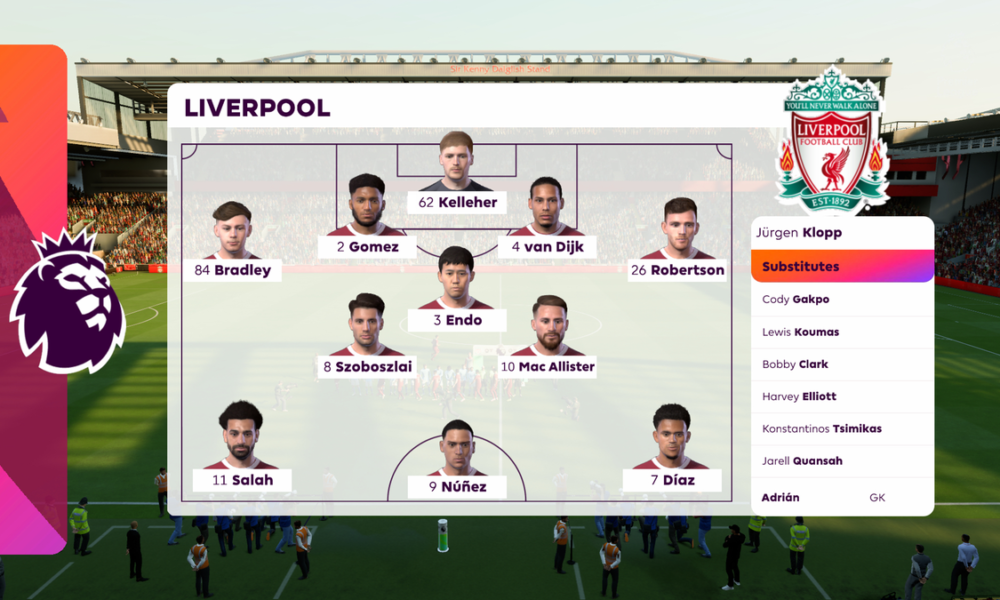
Task: Click Mac Allister's player card
Action: [x=548, y=366]
